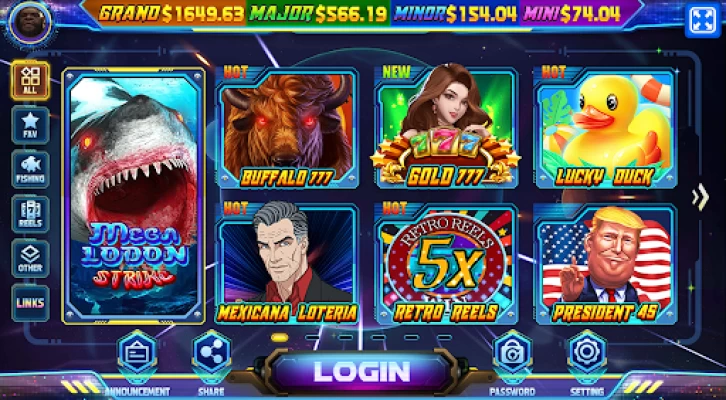The width and height of the screenshot is (726, 400).
Task: Open the Announcement panel
Action: [x=136, y=357]
